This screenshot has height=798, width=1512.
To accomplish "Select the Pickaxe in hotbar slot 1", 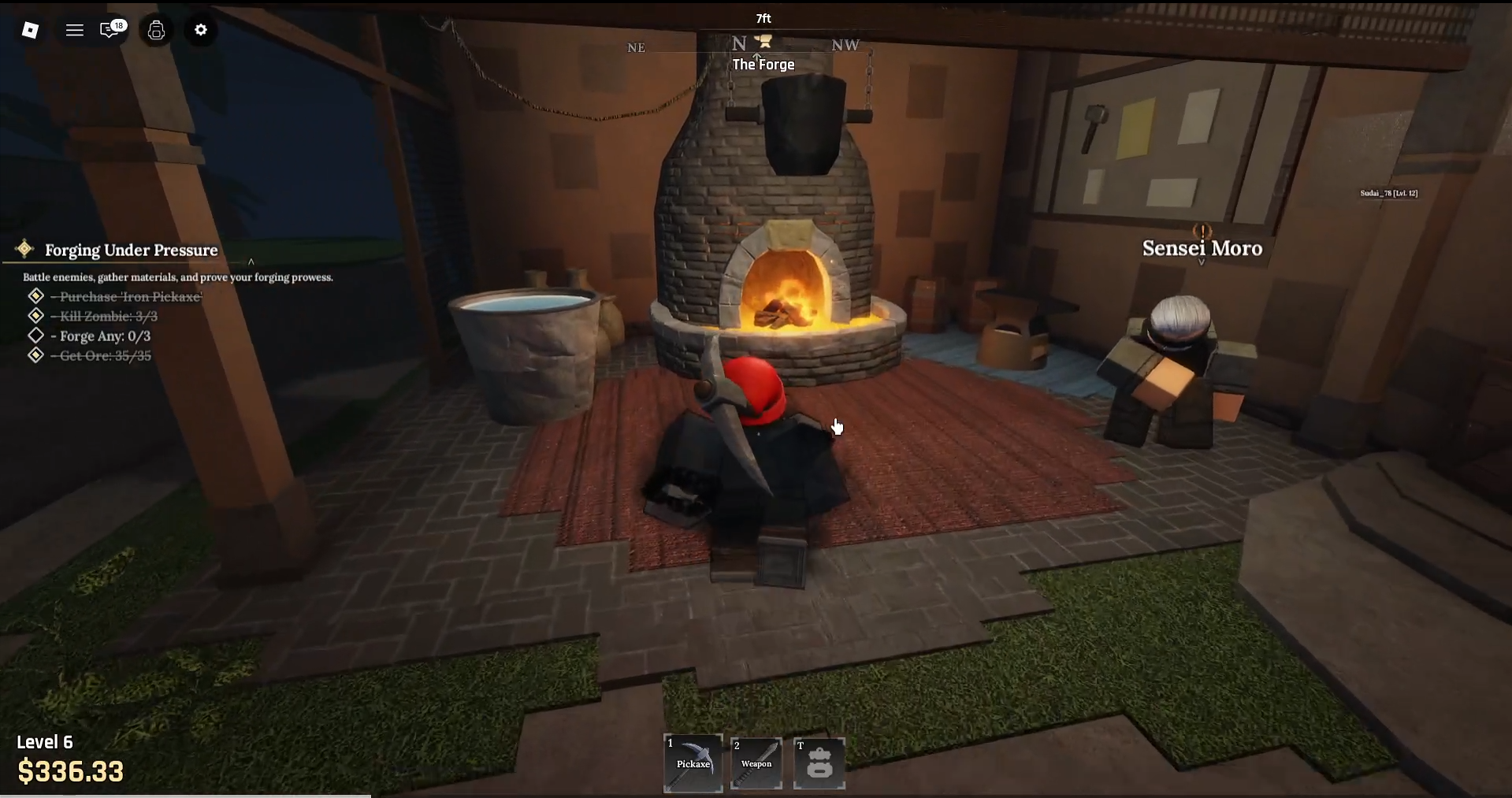I will (x=693, y=763).
